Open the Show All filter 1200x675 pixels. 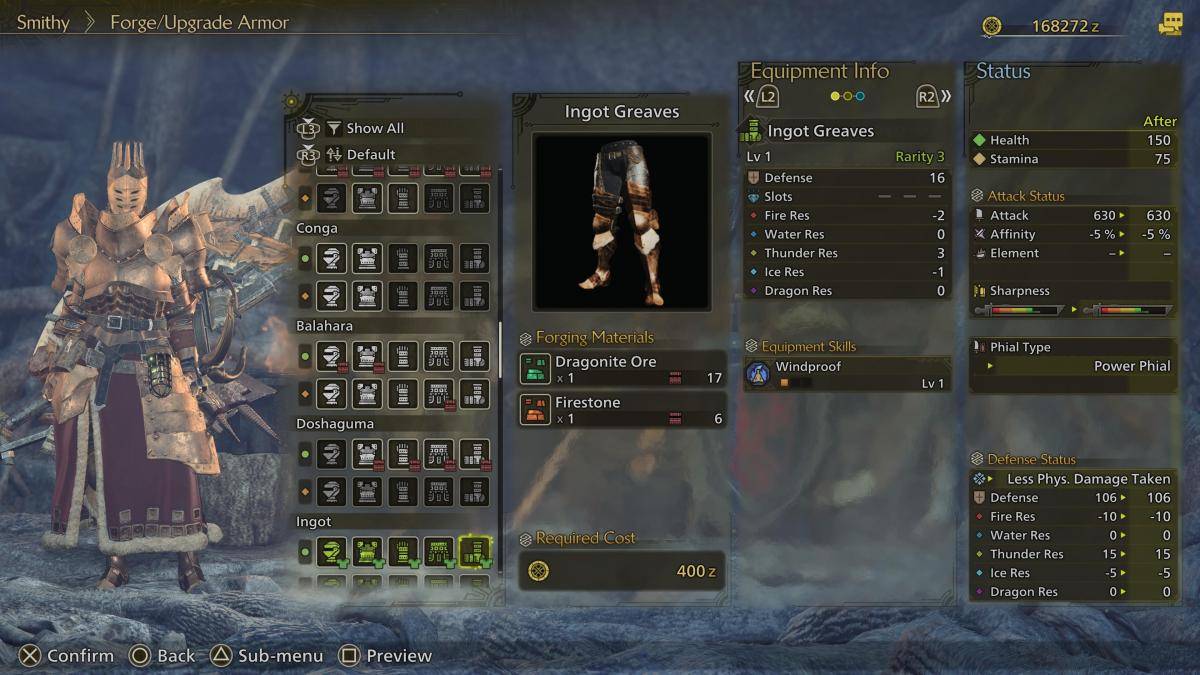pos(375,128)
